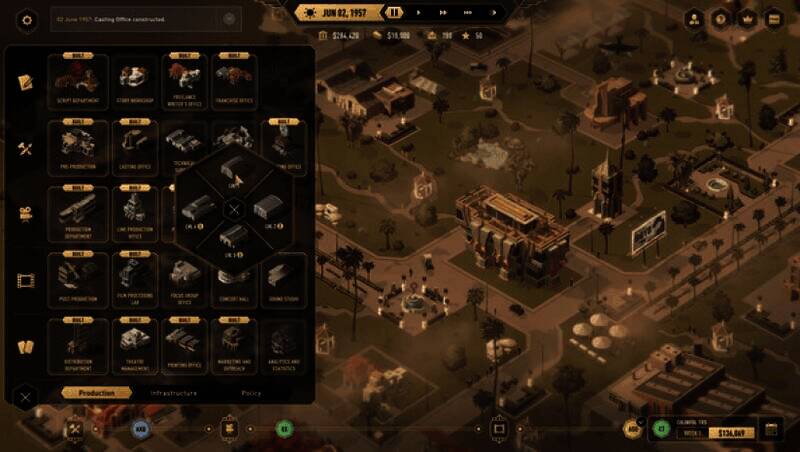The width and height of the screenshot is (800, 452).
Task: Choose the Franchise Office tile
Action: coord(233,79)
